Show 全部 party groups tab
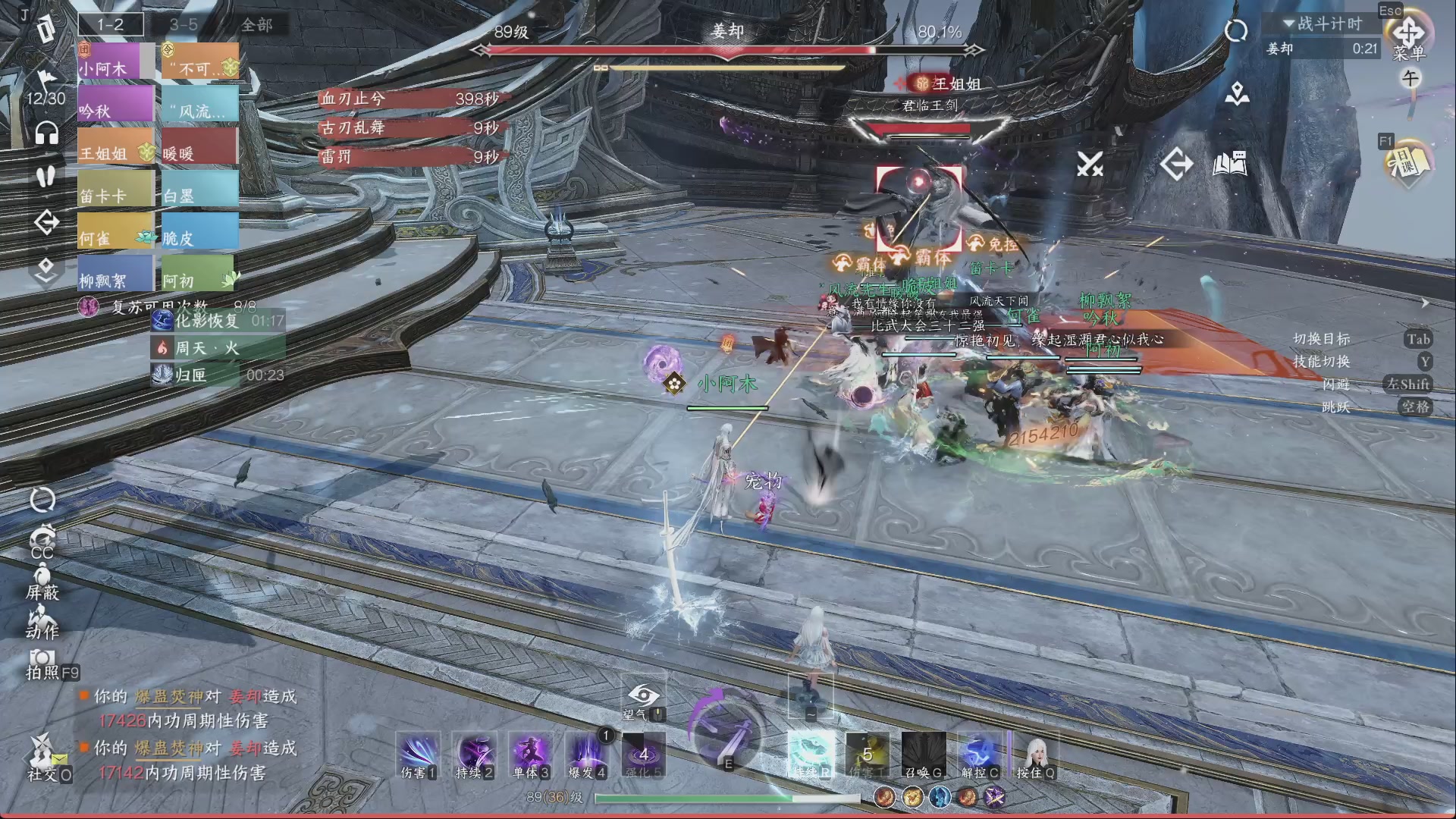 click(256, 25)
